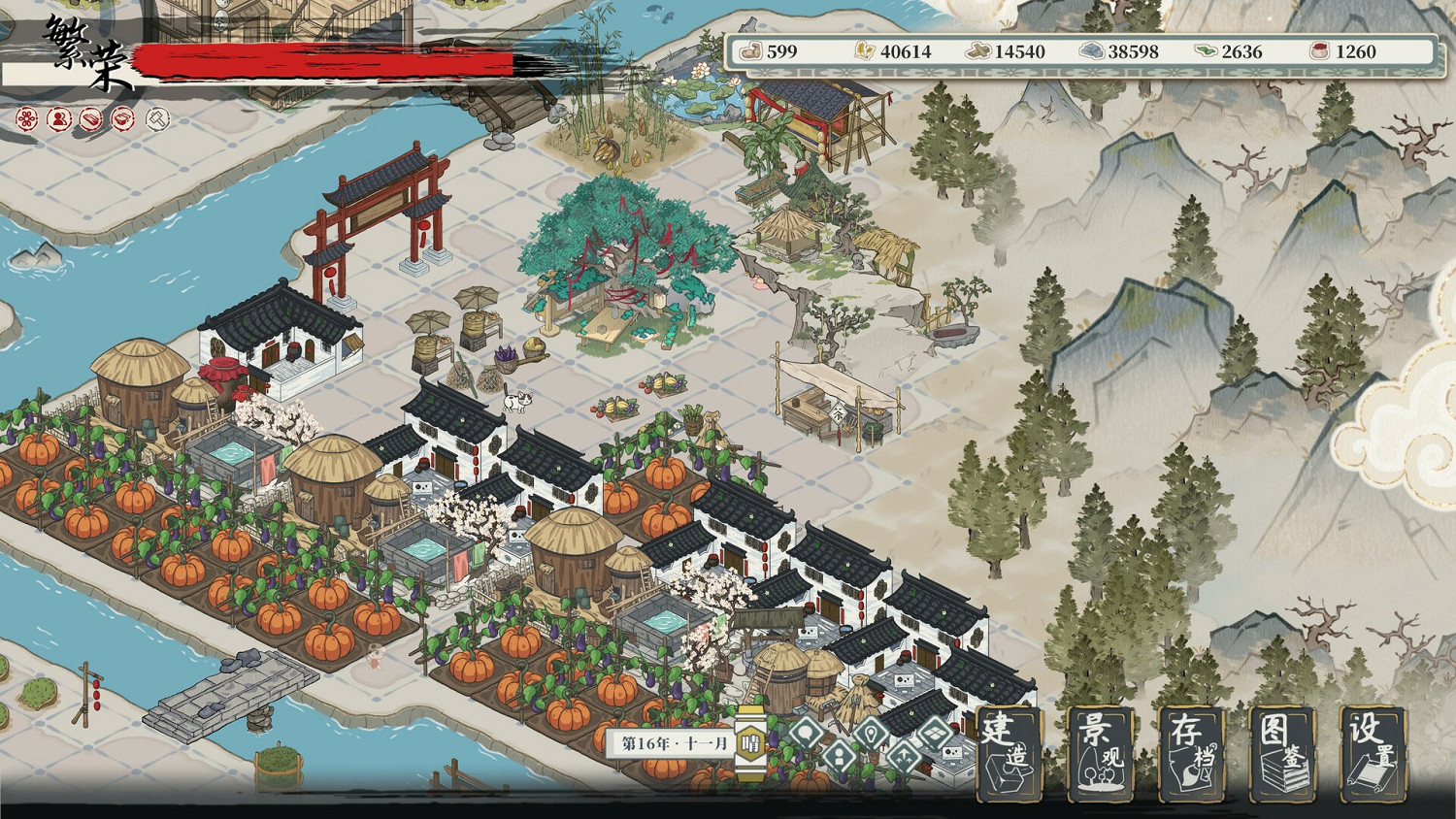The height and width of the screenshot is (819, 1456).
Task: Toggle the weather banner showing 晴
Action: [x=750, y=741]
